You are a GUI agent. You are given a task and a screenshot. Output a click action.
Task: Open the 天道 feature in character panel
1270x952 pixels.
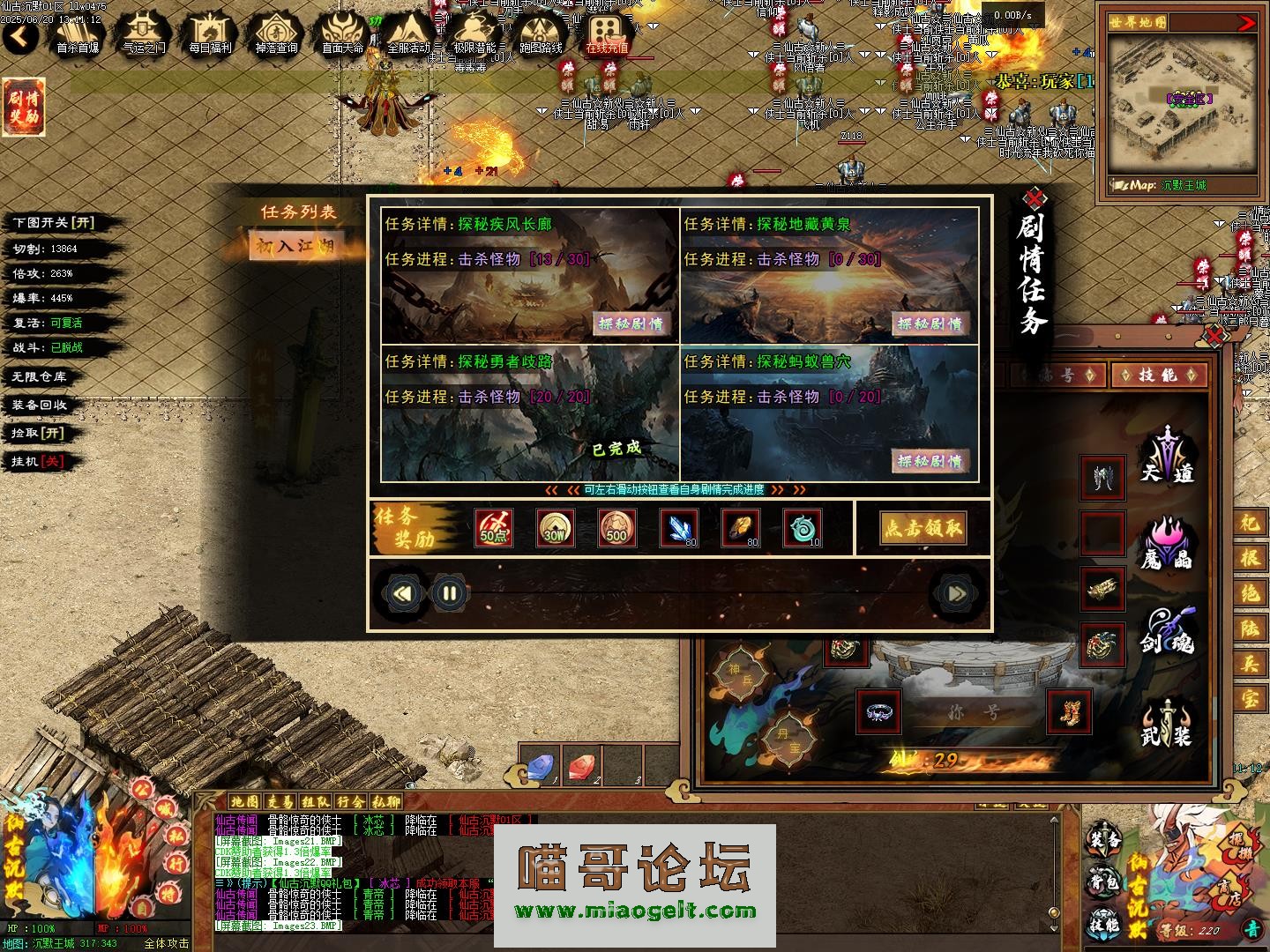pos(1168,457)
